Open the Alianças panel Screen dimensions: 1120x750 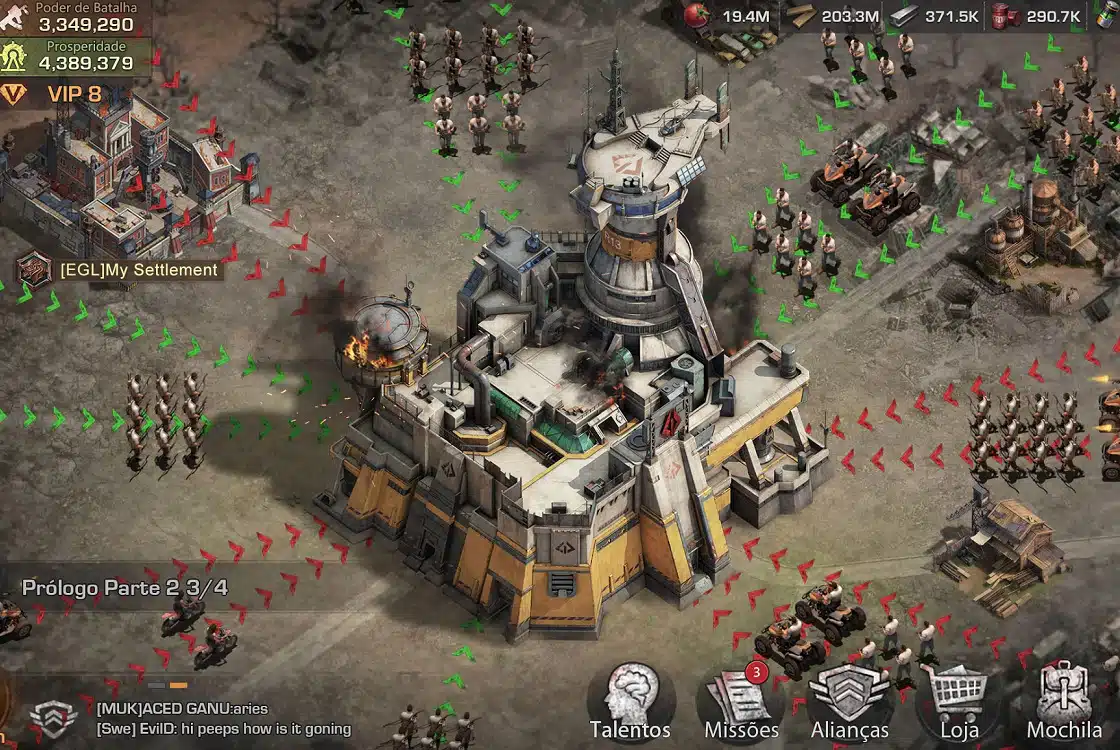[x=849, y=702]
